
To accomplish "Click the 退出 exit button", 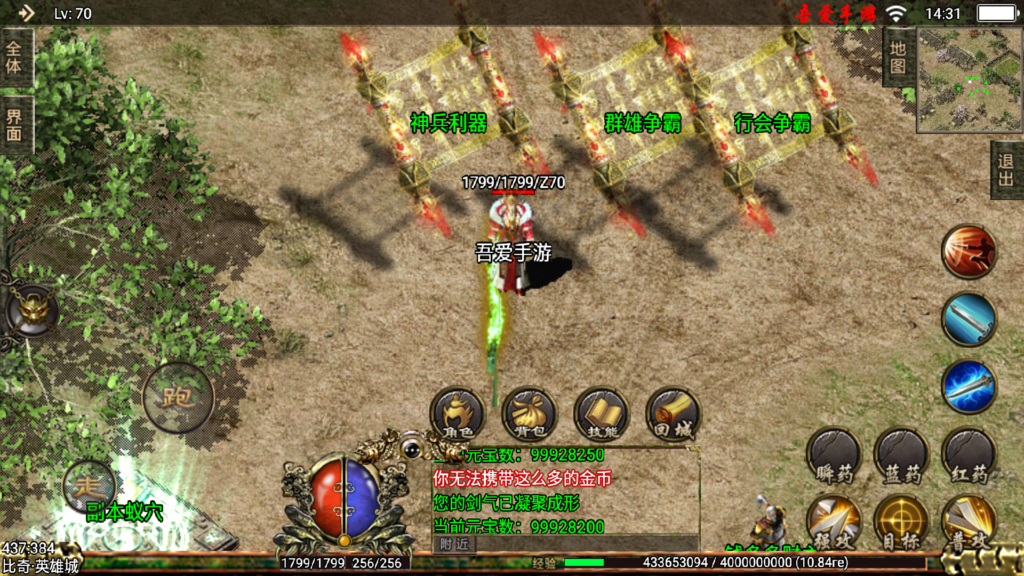I will tap(1007, 170).
